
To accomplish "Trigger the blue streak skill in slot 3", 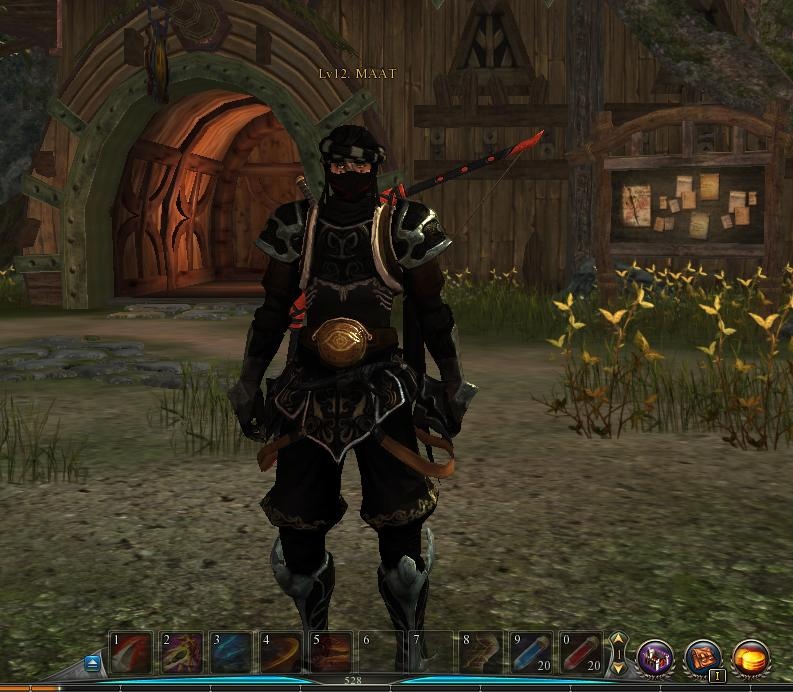I will [x=232, y=653].
